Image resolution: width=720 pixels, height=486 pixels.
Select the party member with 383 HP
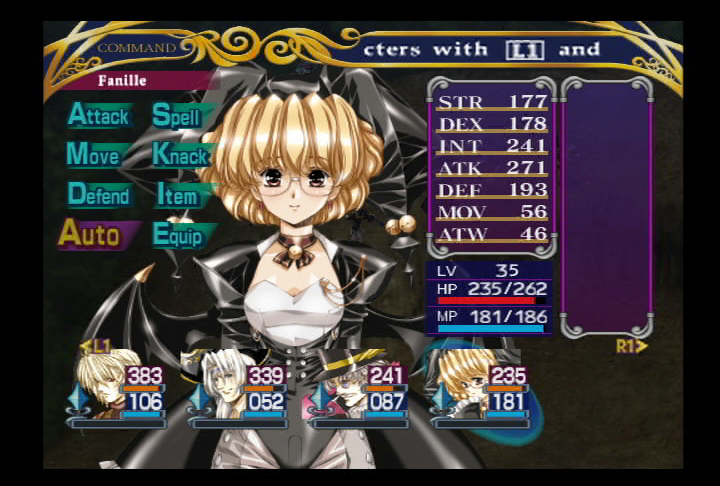pos(98,385)
